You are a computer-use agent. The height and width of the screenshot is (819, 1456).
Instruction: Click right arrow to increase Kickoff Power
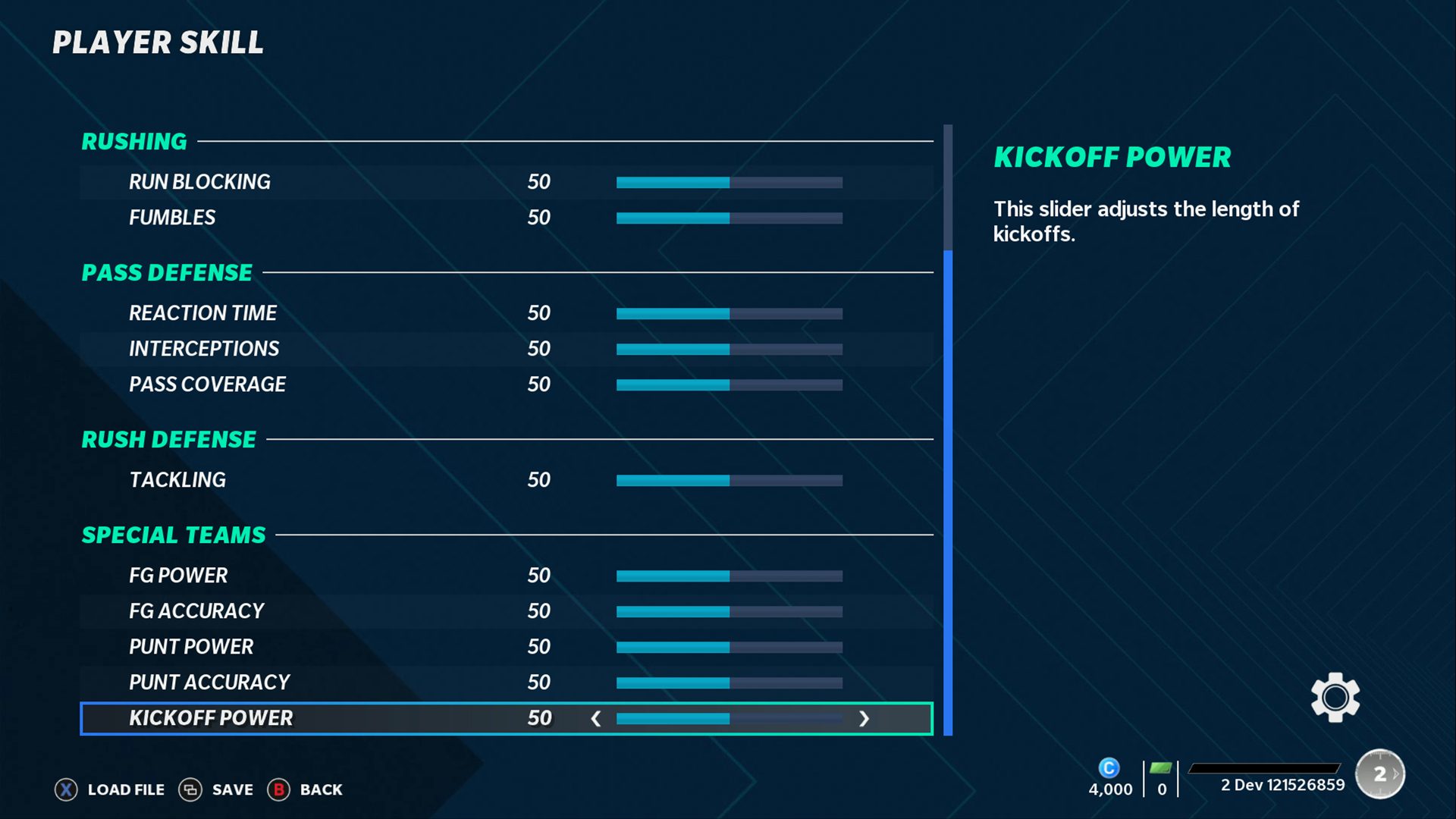coord(864,718)
